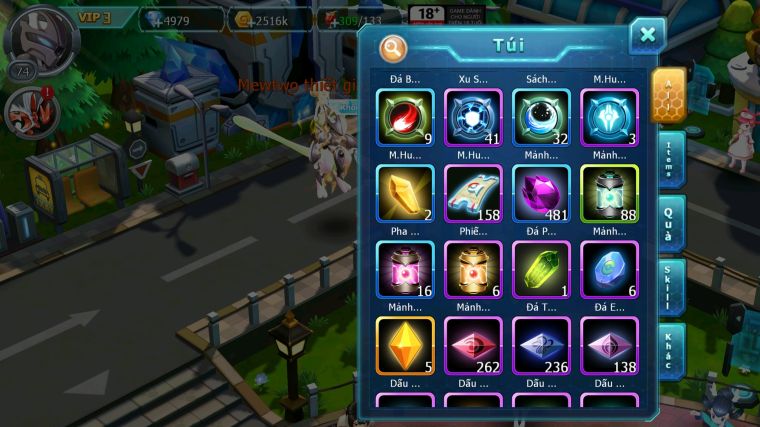Select the purple gem with count 481

tap(541, 193)
